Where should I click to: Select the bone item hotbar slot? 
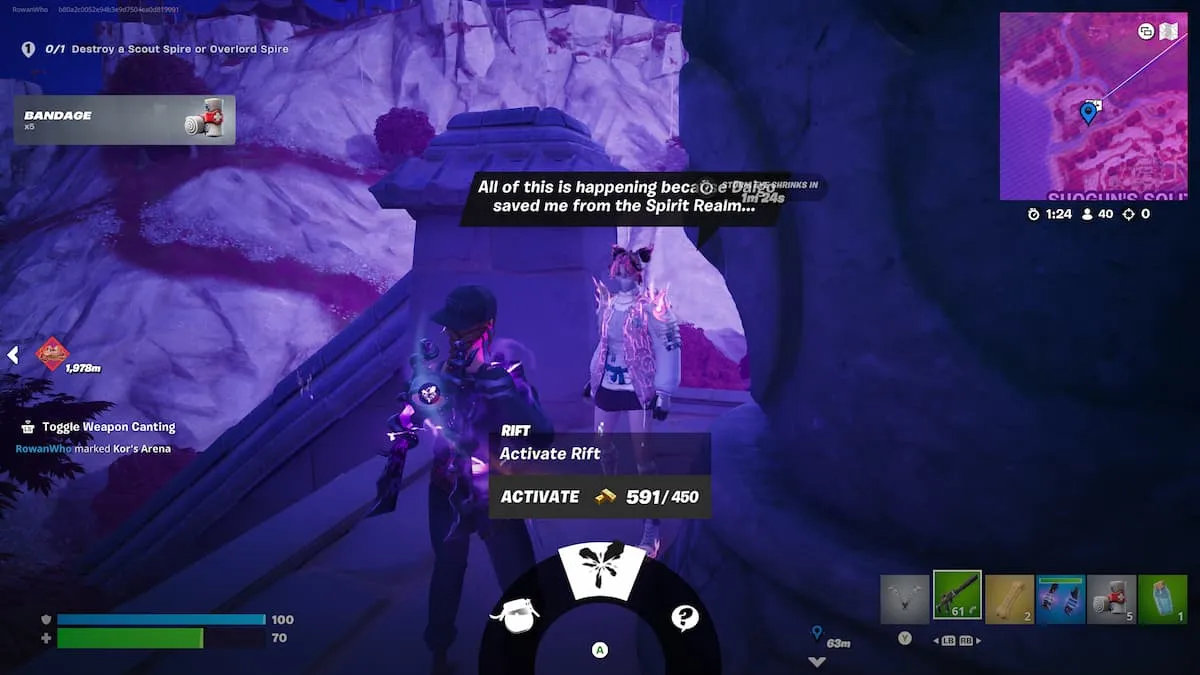(x=1009, y=599)
